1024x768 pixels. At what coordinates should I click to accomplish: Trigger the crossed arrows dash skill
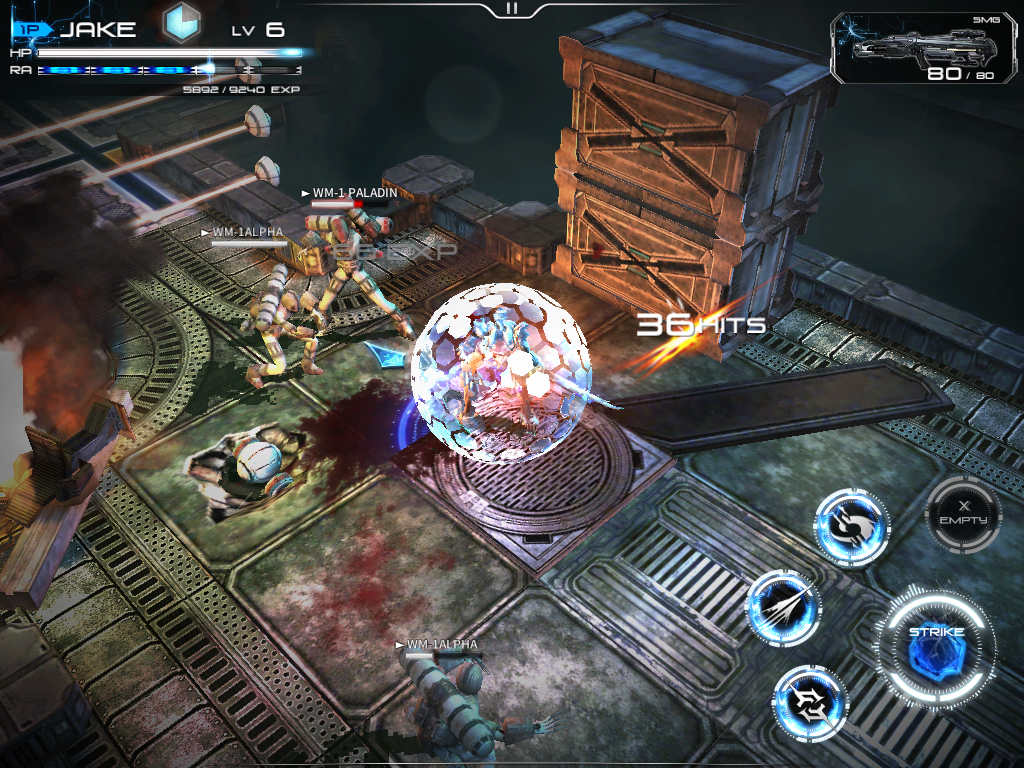click(x=810, y=703)
